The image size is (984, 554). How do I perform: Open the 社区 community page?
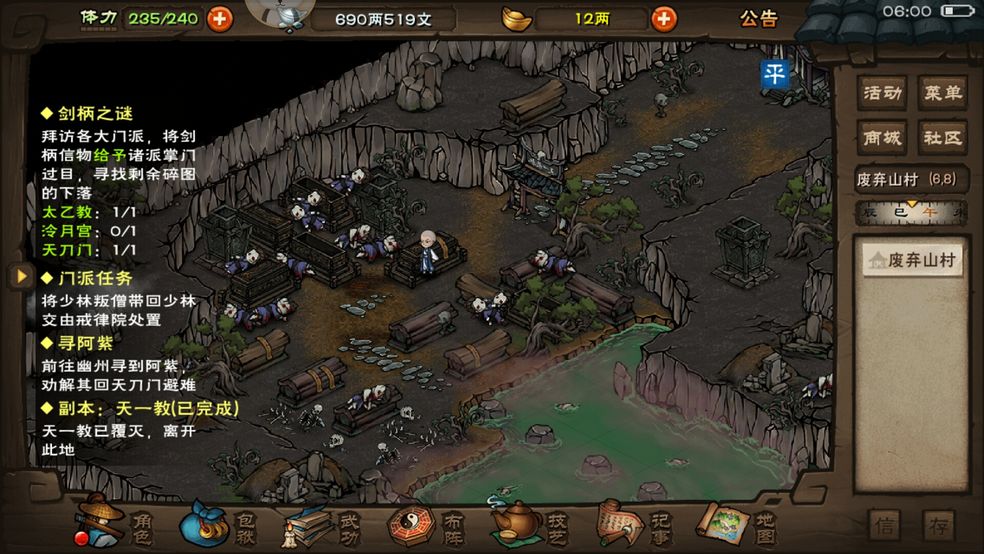pyautogui.click(x=942, y=137)
